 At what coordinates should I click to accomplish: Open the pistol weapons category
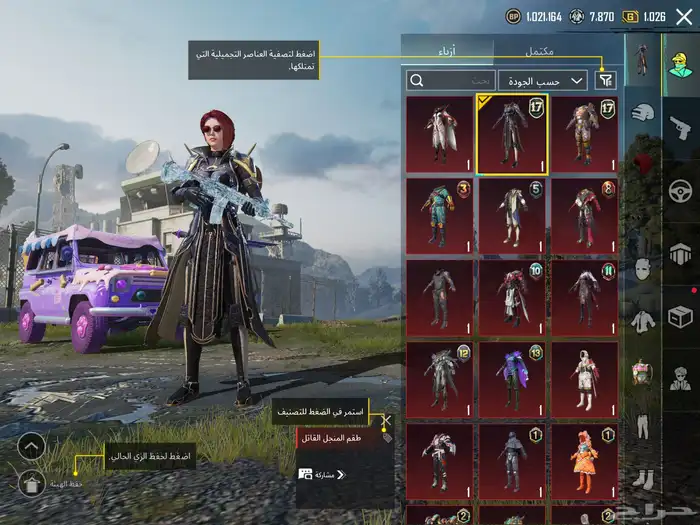[682, 127]
